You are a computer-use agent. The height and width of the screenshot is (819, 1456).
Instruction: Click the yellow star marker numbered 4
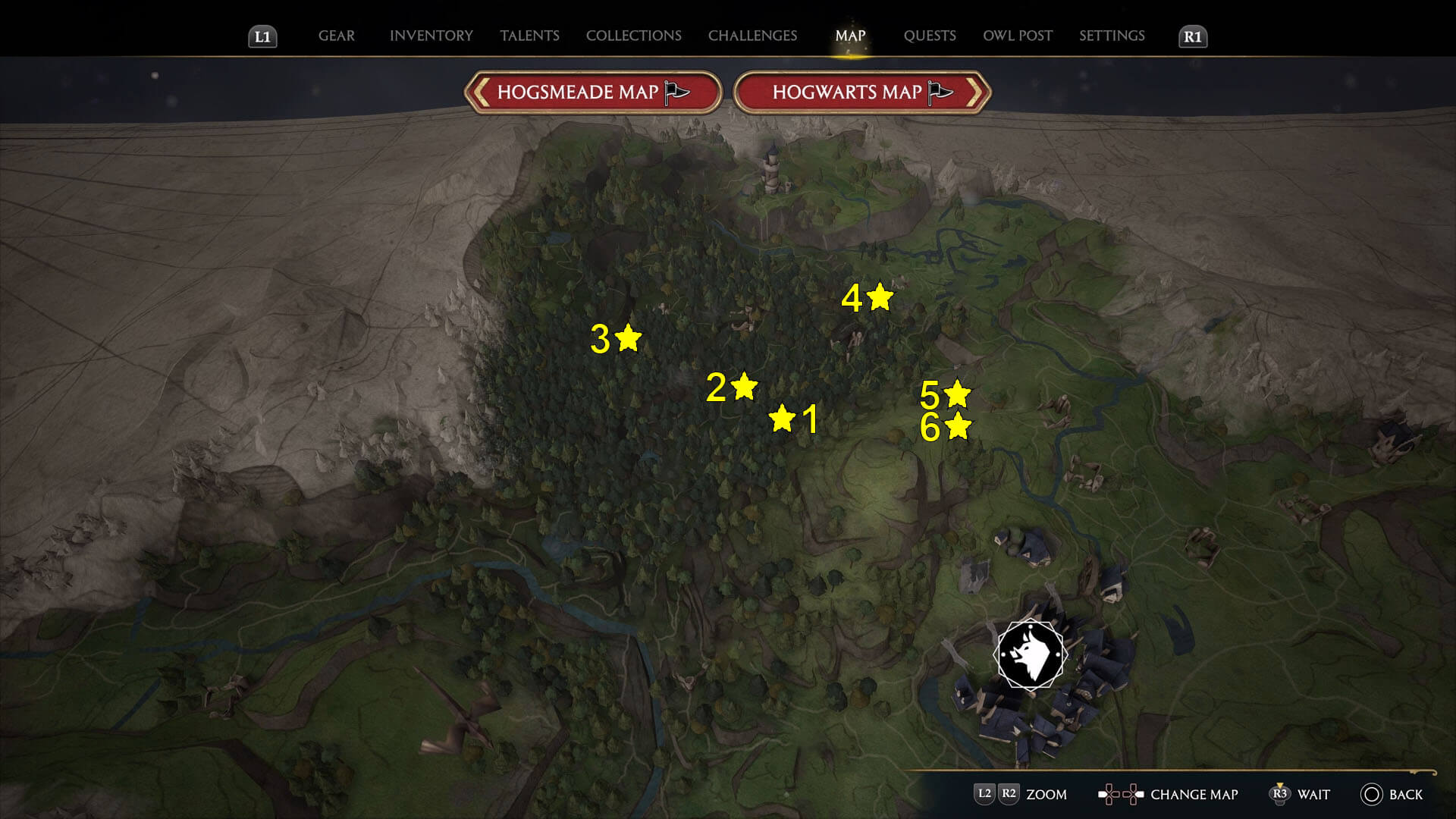880,297
